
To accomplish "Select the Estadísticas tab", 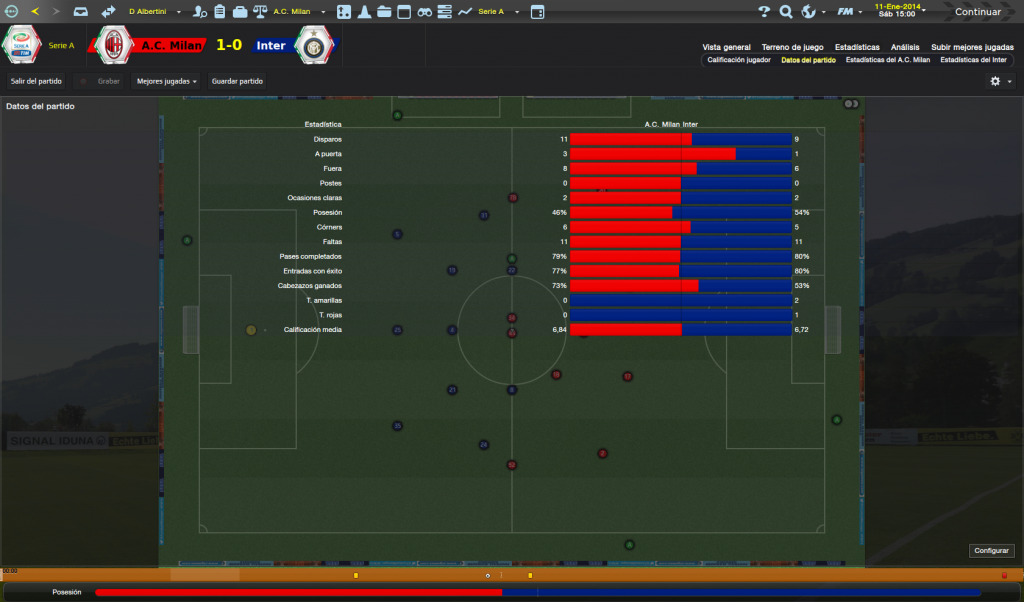I will [x=857, y=47].
